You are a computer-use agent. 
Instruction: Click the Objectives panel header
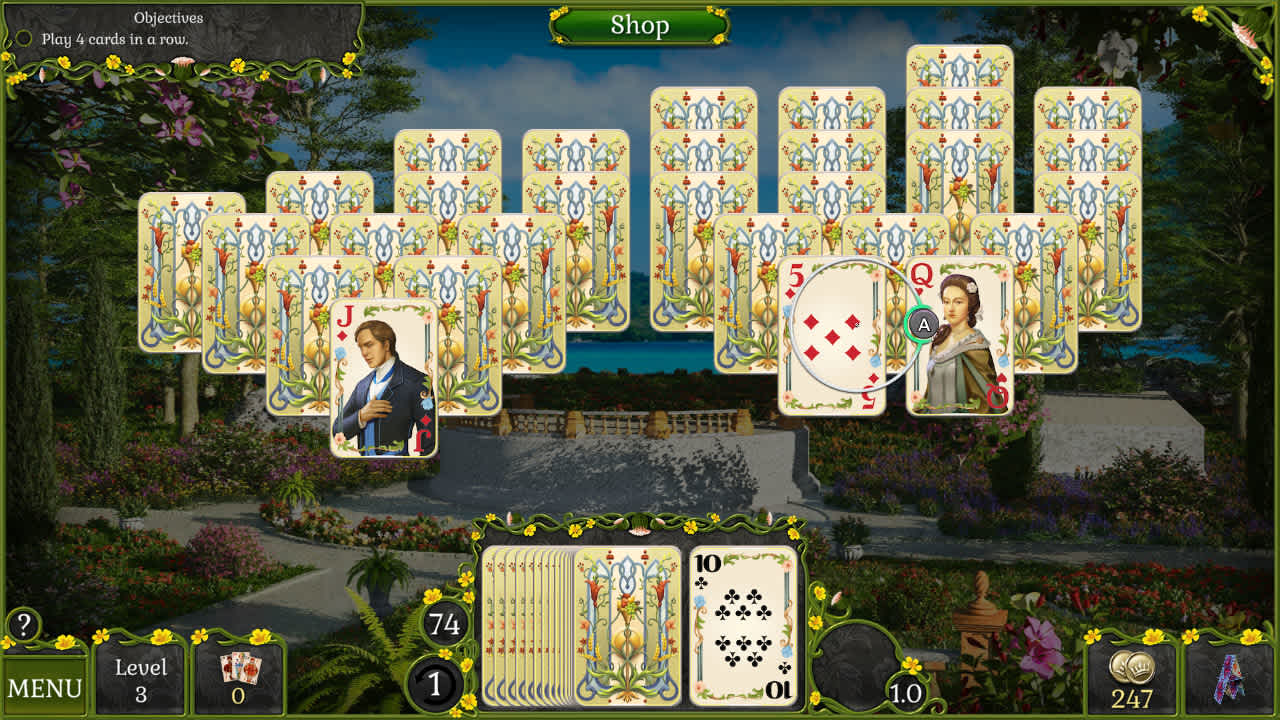pyautogui.click(x=168, y=17)
